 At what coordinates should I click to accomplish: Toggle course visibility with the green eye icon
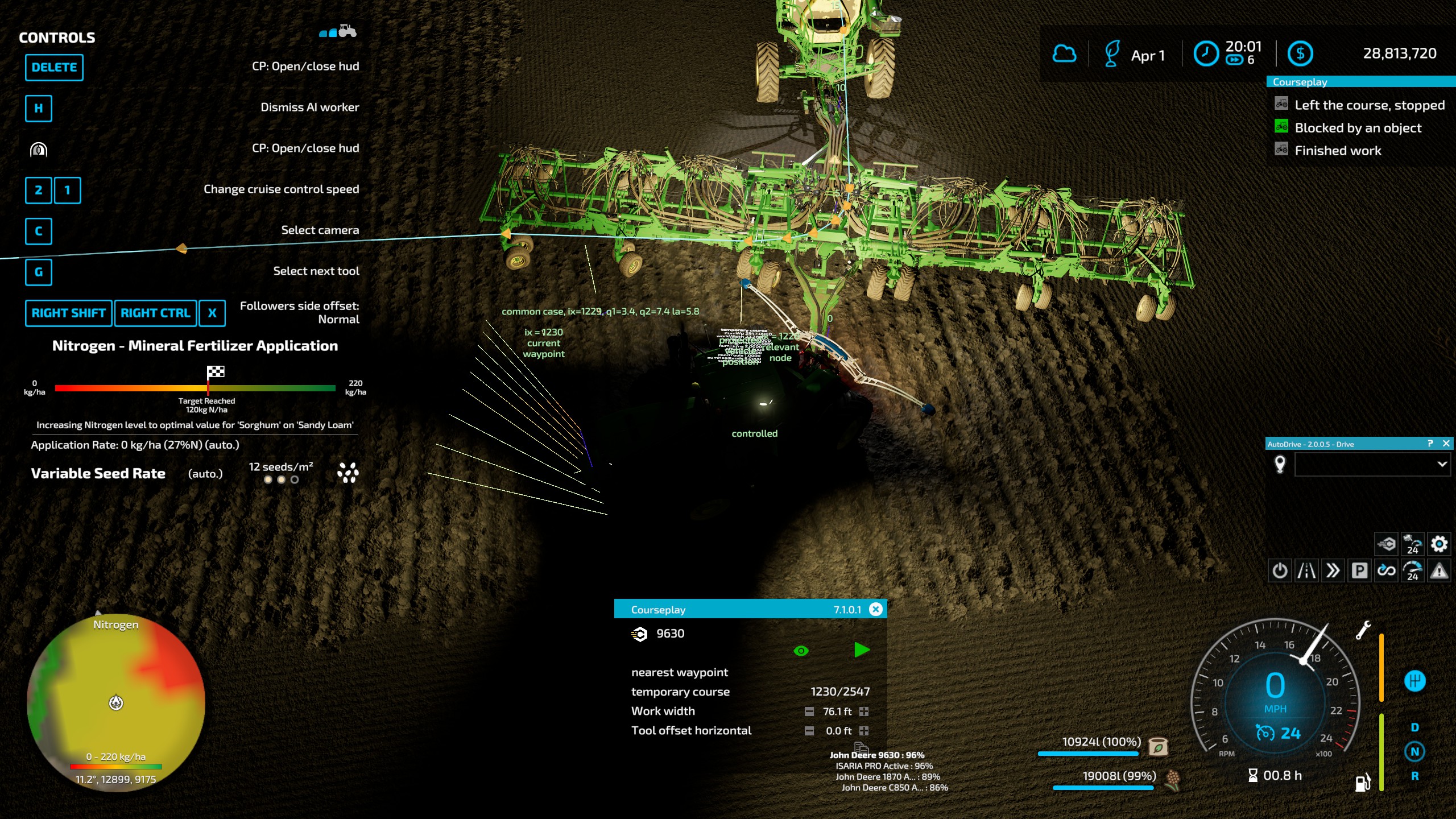click(801, 651)
